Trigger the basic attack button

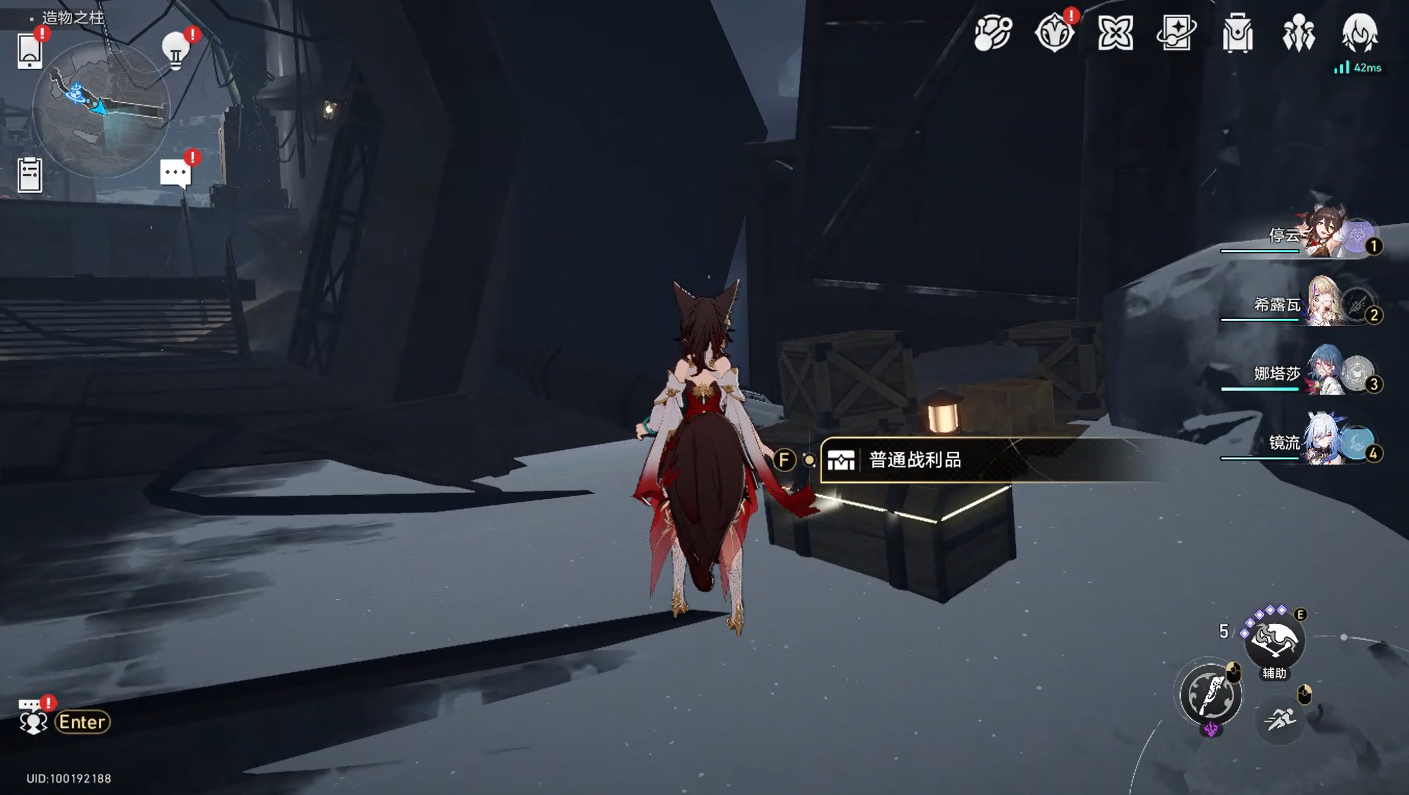[x=1210, y=694]
